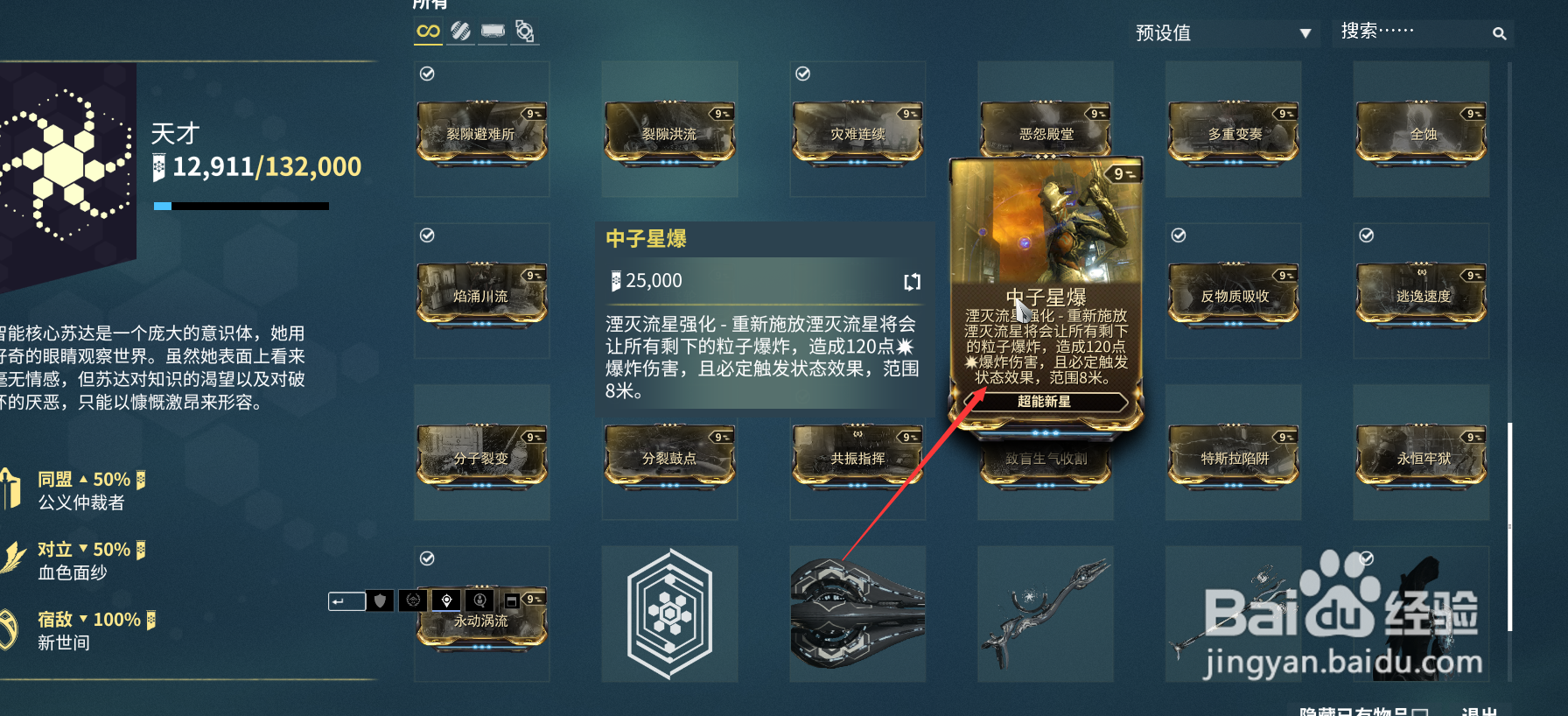Click the 天才 standing progress bar
The width and height of the screenshot is (1568, 716).
tap(242, 207)
